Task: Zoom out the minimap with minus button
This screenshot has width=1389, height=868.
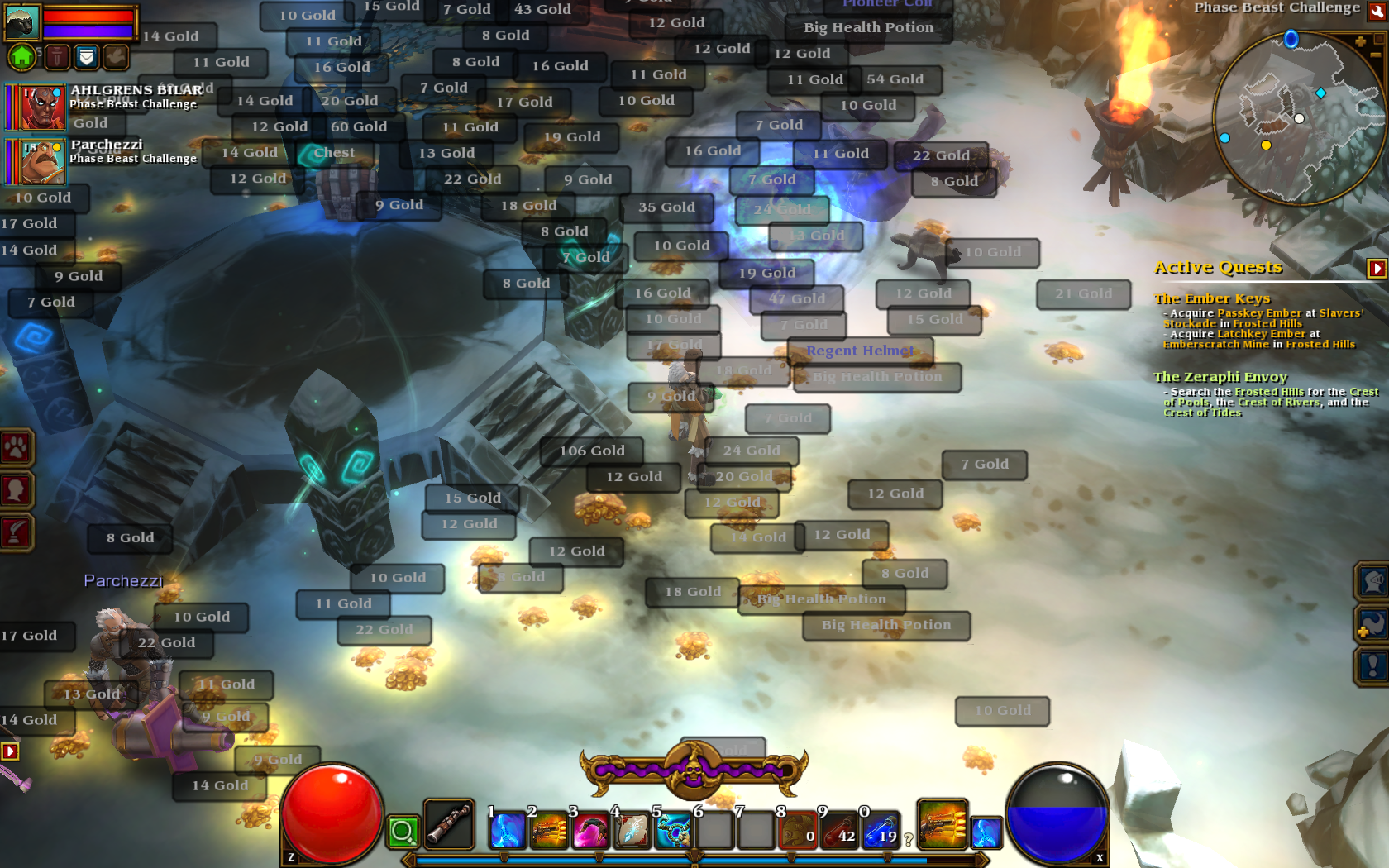Action: coord(1376,55)
